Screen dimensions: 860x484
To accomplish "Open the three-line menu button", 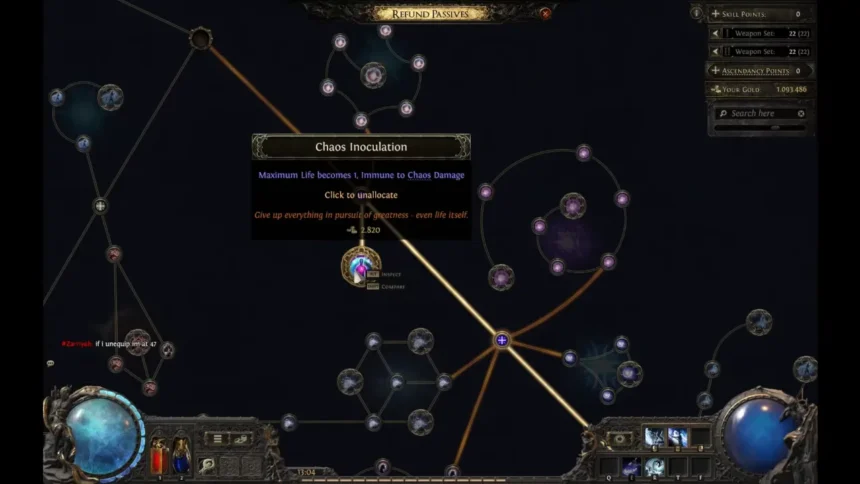I will pos(216,438).
